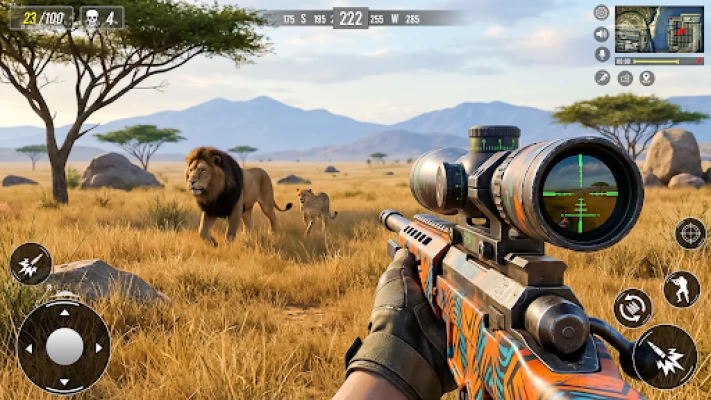Tap the map pin location icon
The width and height of the screenshot is (711, 400).
click(x=647, y=78)
